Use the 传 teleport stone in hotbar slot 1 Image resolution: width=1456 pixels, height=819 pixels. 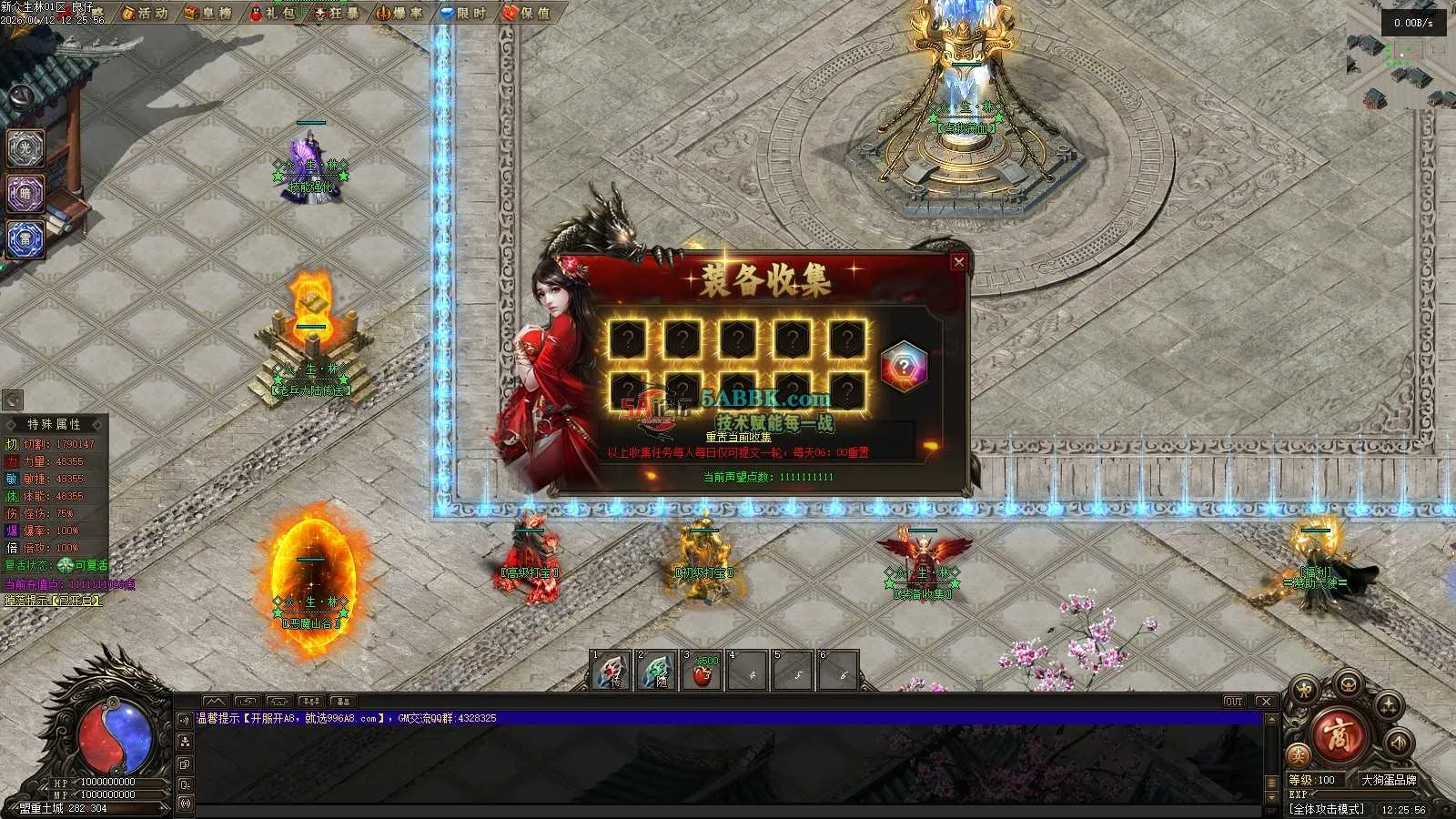pyautogui.click(x=611, y=672)
